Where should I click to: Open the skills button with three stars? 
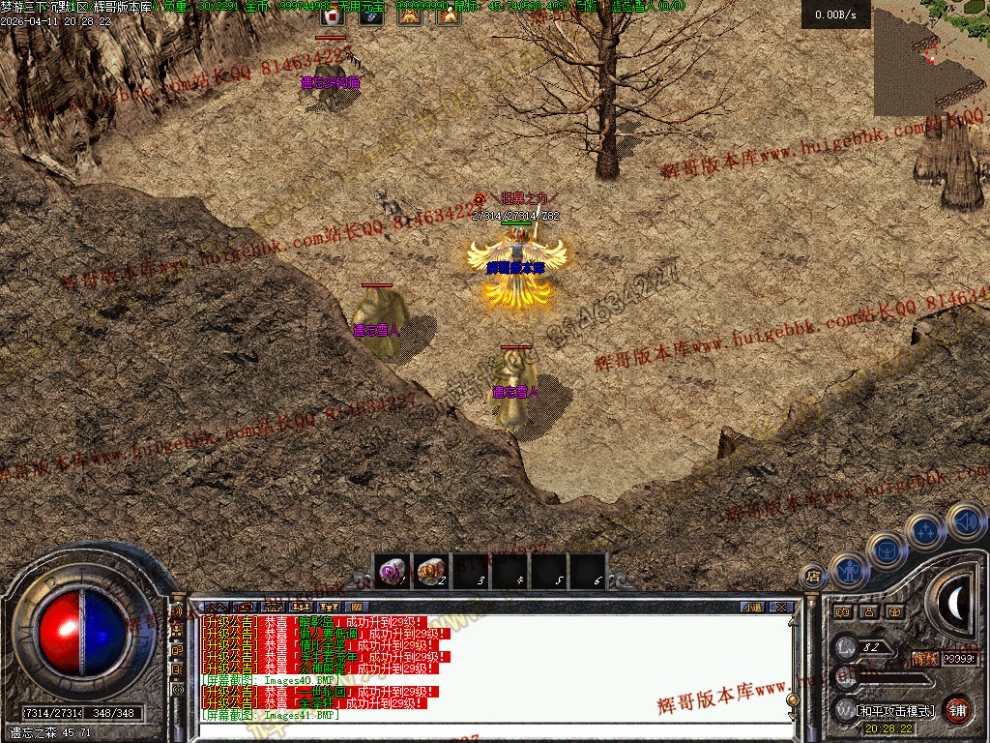pyautogui.click(x=925, y=531)
